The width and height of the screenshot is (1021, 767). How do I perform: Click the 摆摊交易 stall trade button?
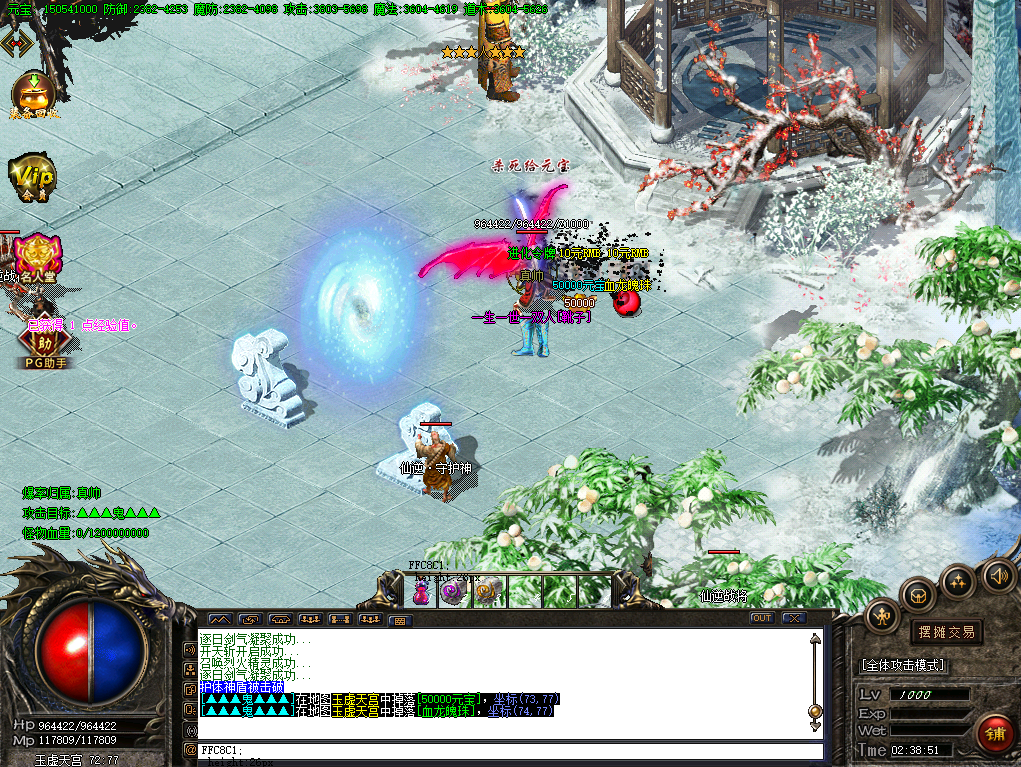coord(946,632)
